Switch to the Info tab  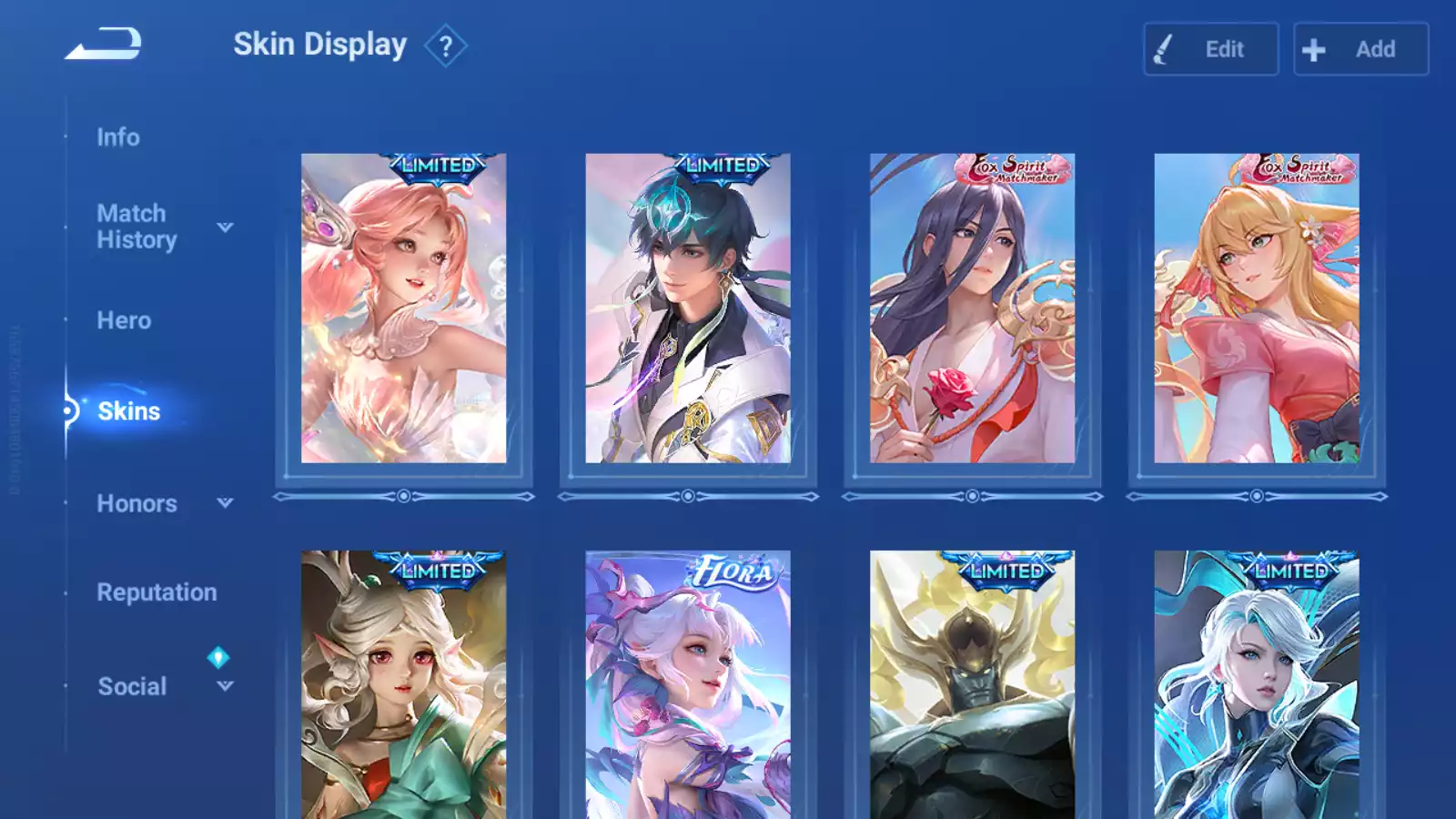click(118, 137)
